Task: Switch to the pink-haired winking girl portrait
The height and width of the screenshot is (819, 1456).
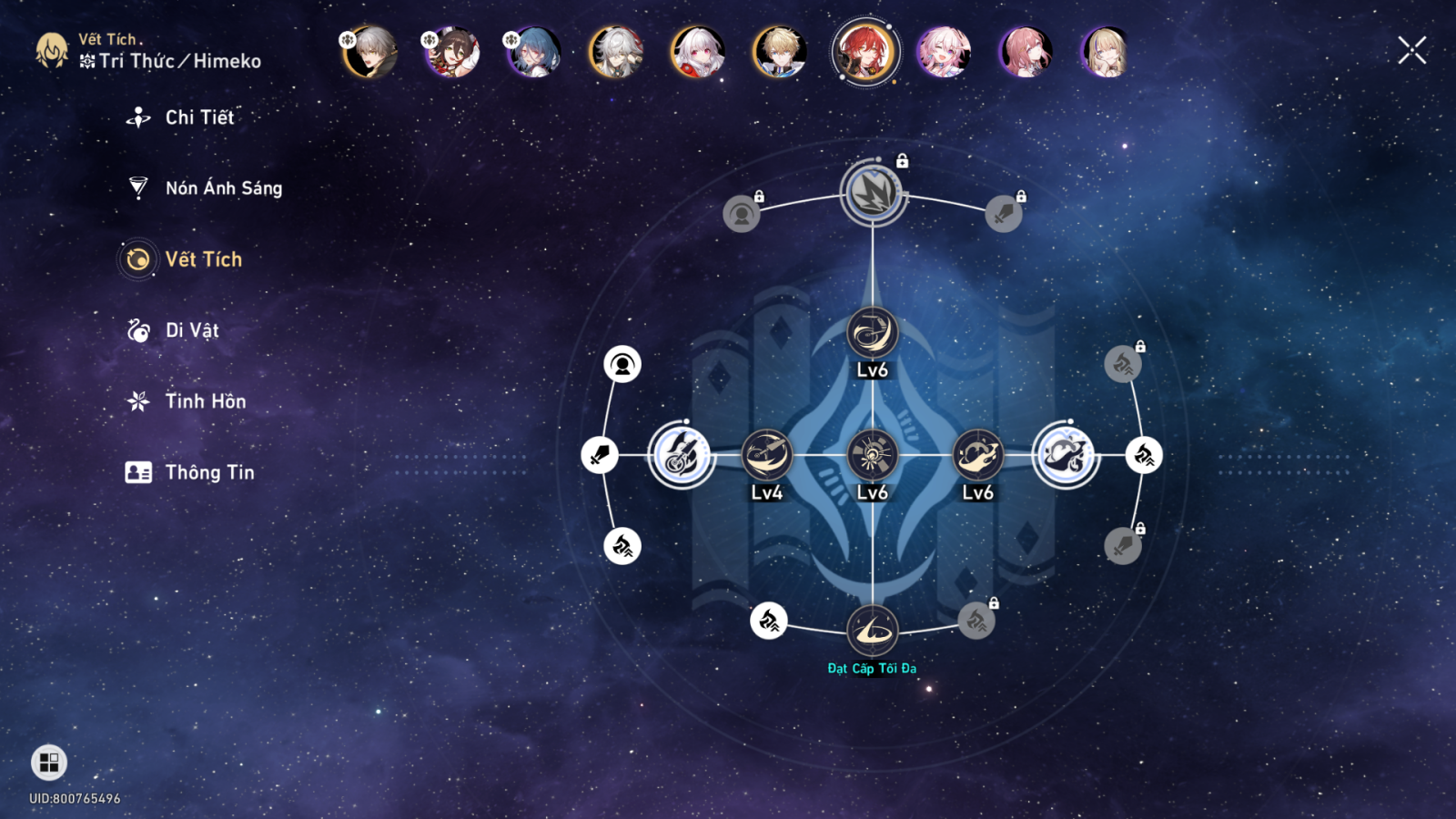Action: pyautogui.click(x=944, y=52)
